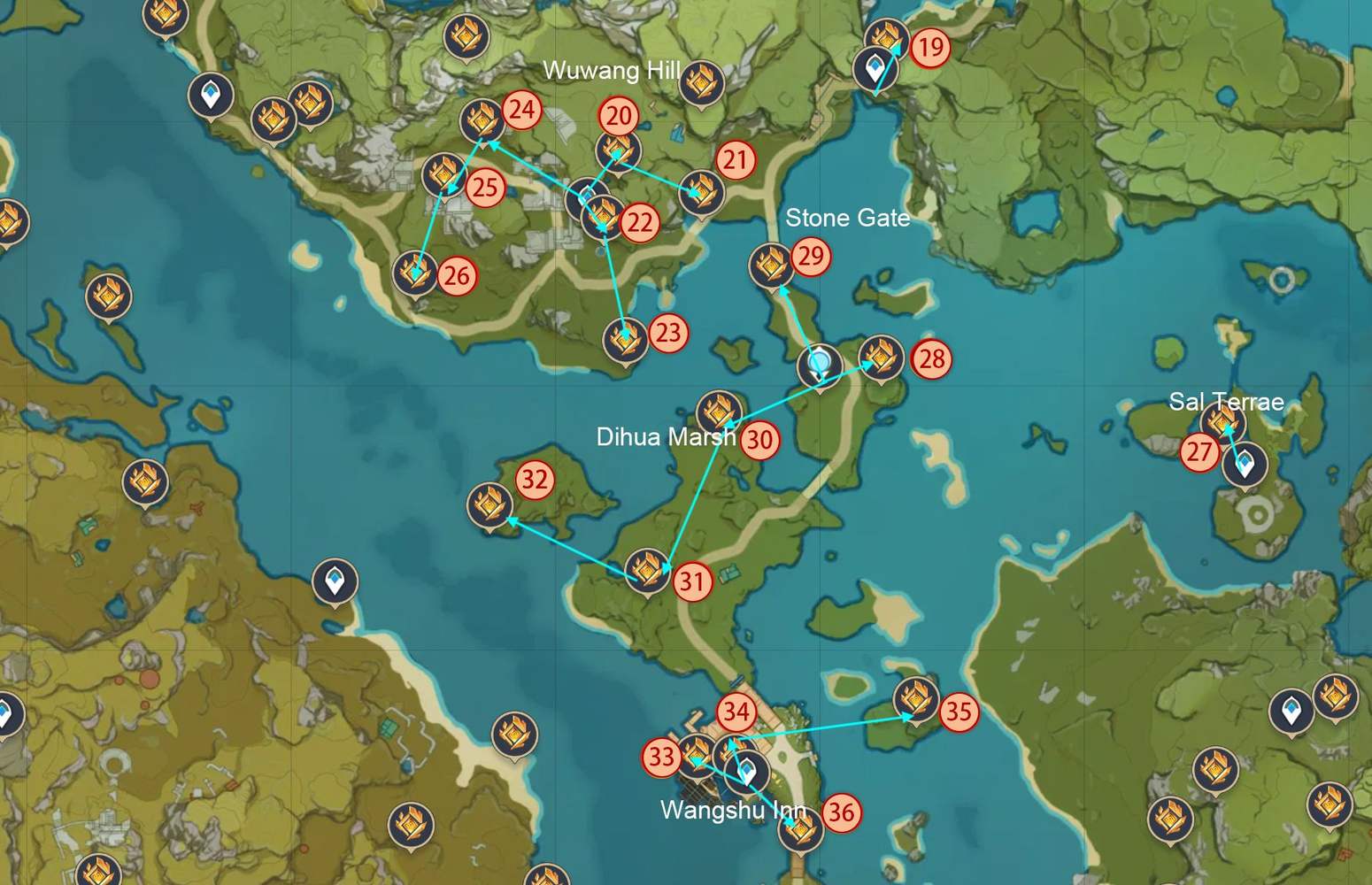Select chest marker 36 south of Wangshu Inn
1372x885 pixels.
coord(804,832)
